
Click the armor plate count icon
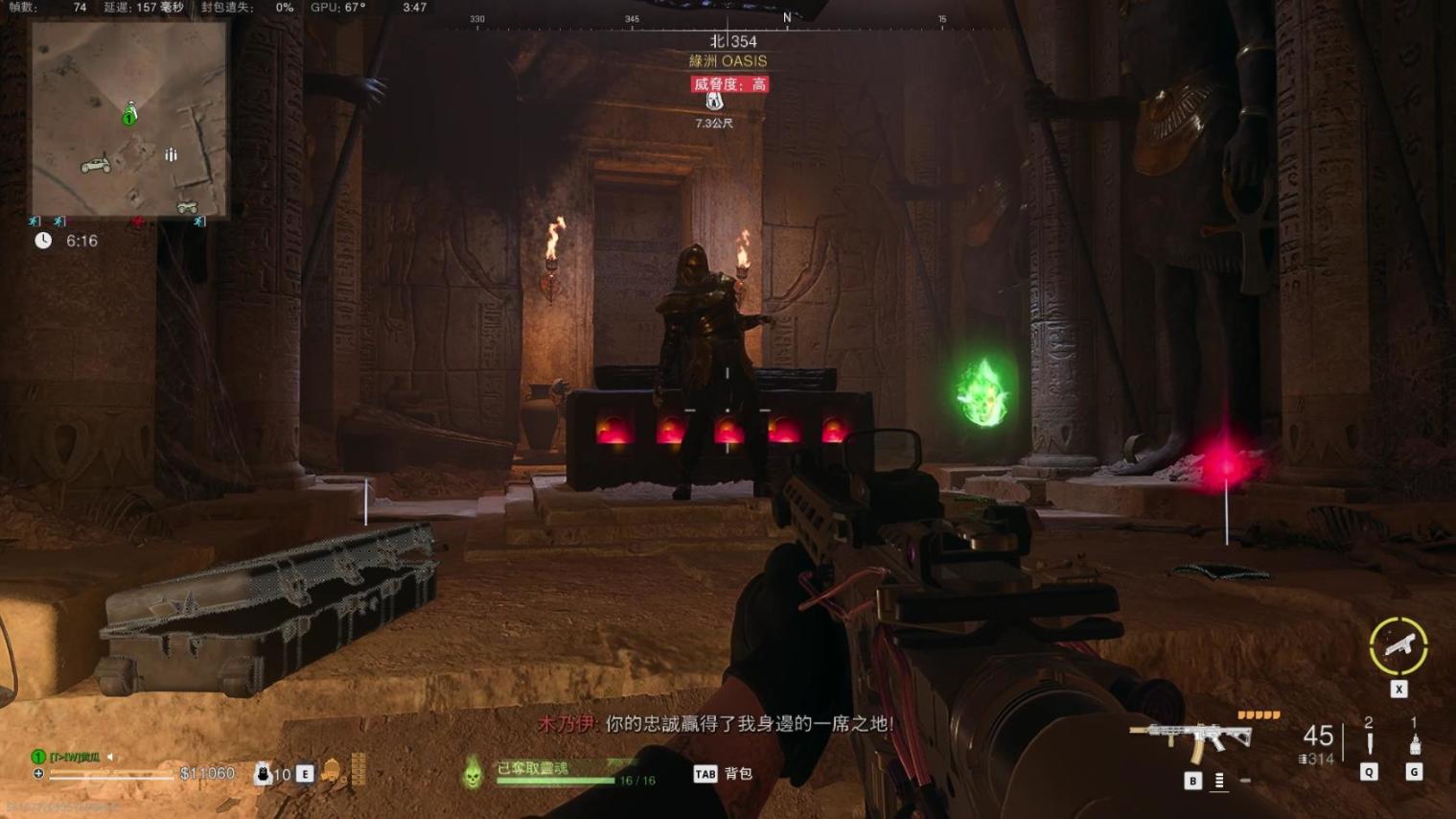(263, 773)
